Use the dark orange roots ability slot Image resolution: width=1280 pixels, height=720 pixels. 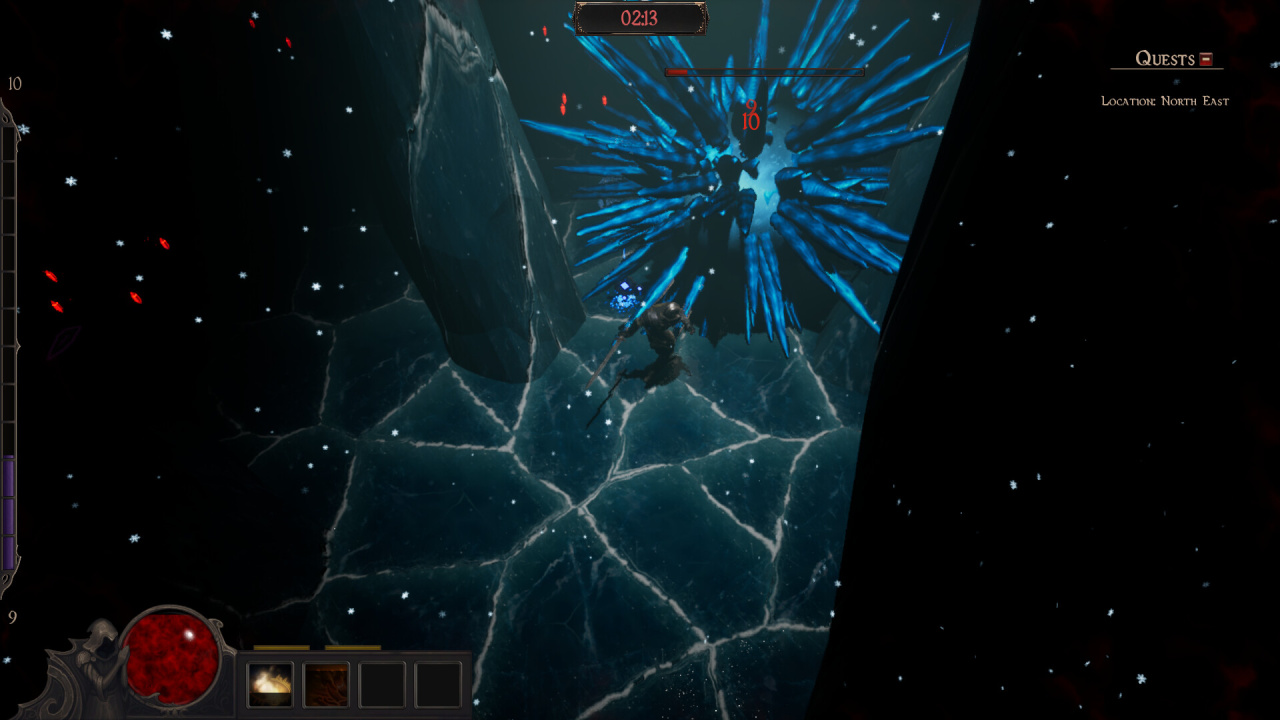click(x=326, y=684)
